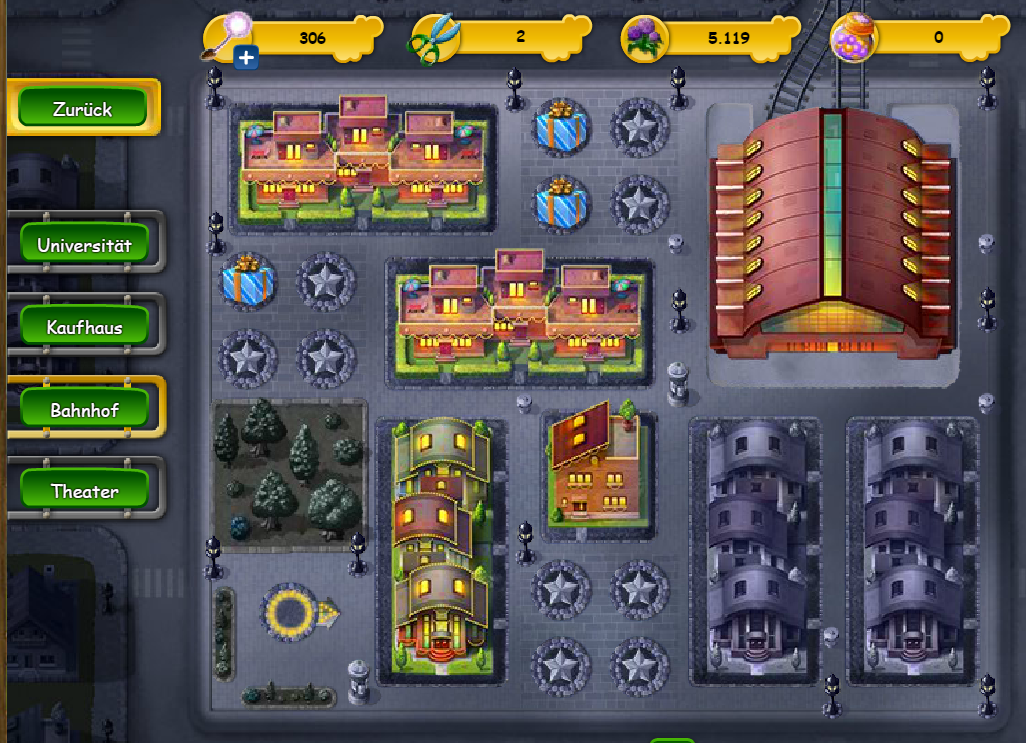Image resolution: width=1026 pixels, height=743 pixels.
Task: Choose the Theater building option
Action: pyautogui.click(x=85, y=491)
